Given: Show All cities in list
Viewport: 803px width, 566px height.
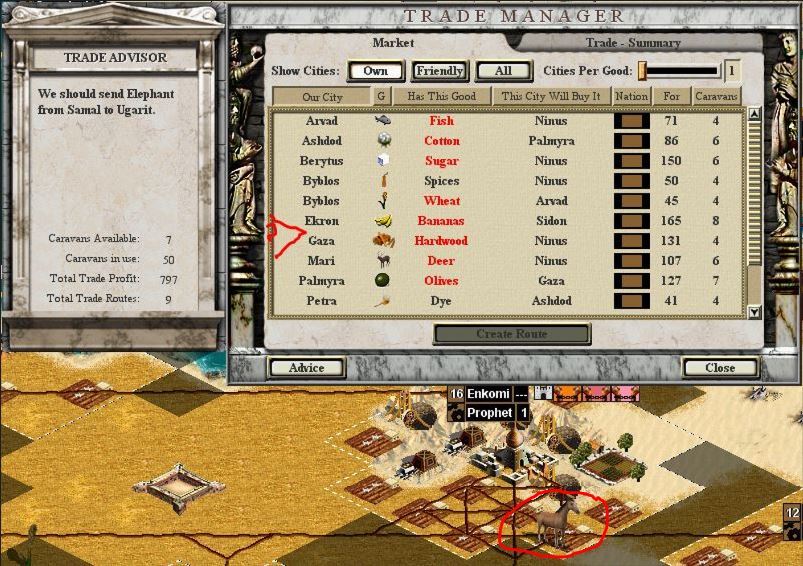Looking at the screenshot, I should click(x=503, y=71).
